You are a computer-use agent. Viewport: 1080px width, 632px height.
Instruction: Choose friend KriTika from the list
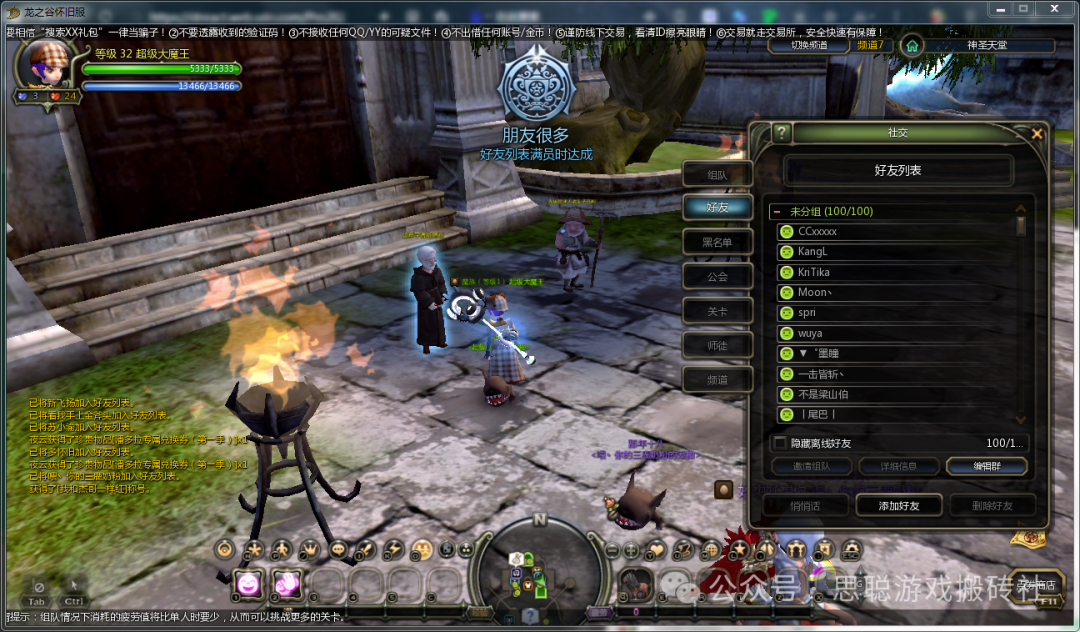(x=814, y=272)
